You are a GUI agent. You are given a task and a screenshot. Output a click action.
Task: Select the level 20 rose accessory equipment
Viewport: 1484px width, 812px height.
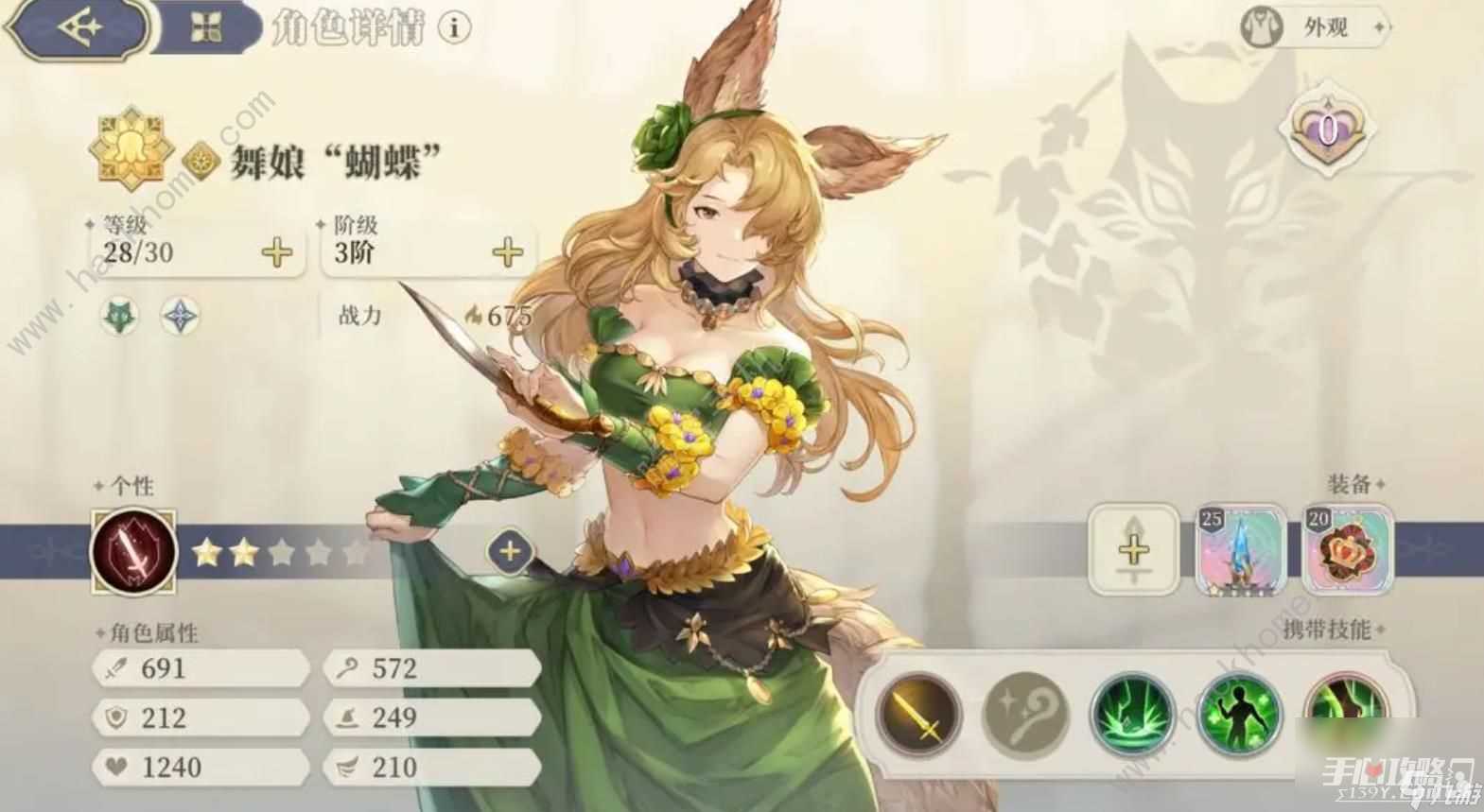(x=1349, y=549)
